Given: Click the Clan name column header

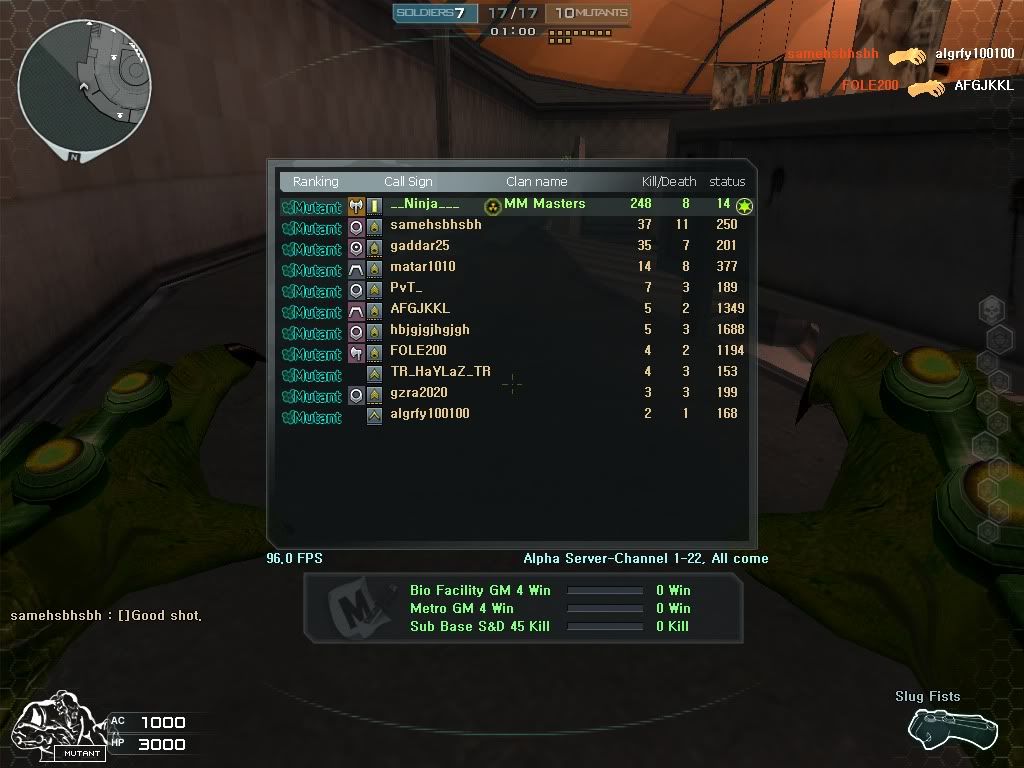Looking at the screenshot, I should click(x=536, y=182).
